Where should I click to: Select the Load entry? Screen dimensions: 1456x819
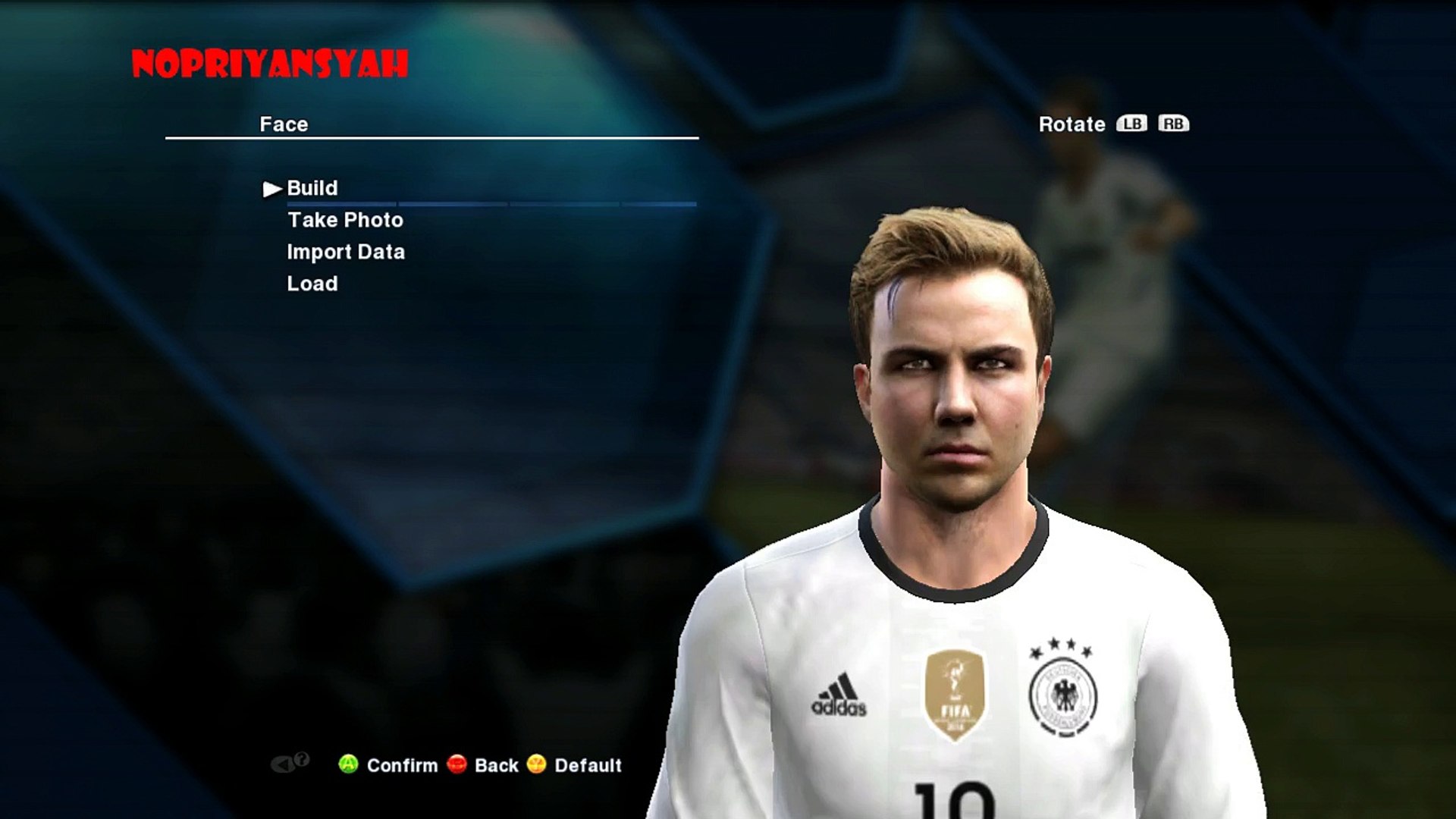312,284
